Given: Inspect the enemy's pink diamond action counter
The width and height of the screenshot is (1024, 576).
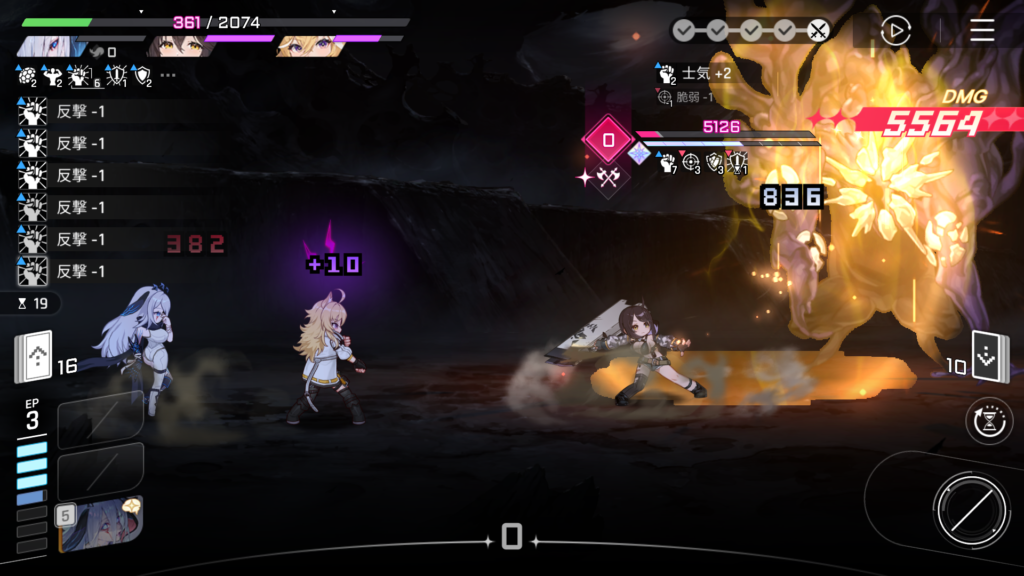Looking at the screenshot, I should click(x=608, y=140).
